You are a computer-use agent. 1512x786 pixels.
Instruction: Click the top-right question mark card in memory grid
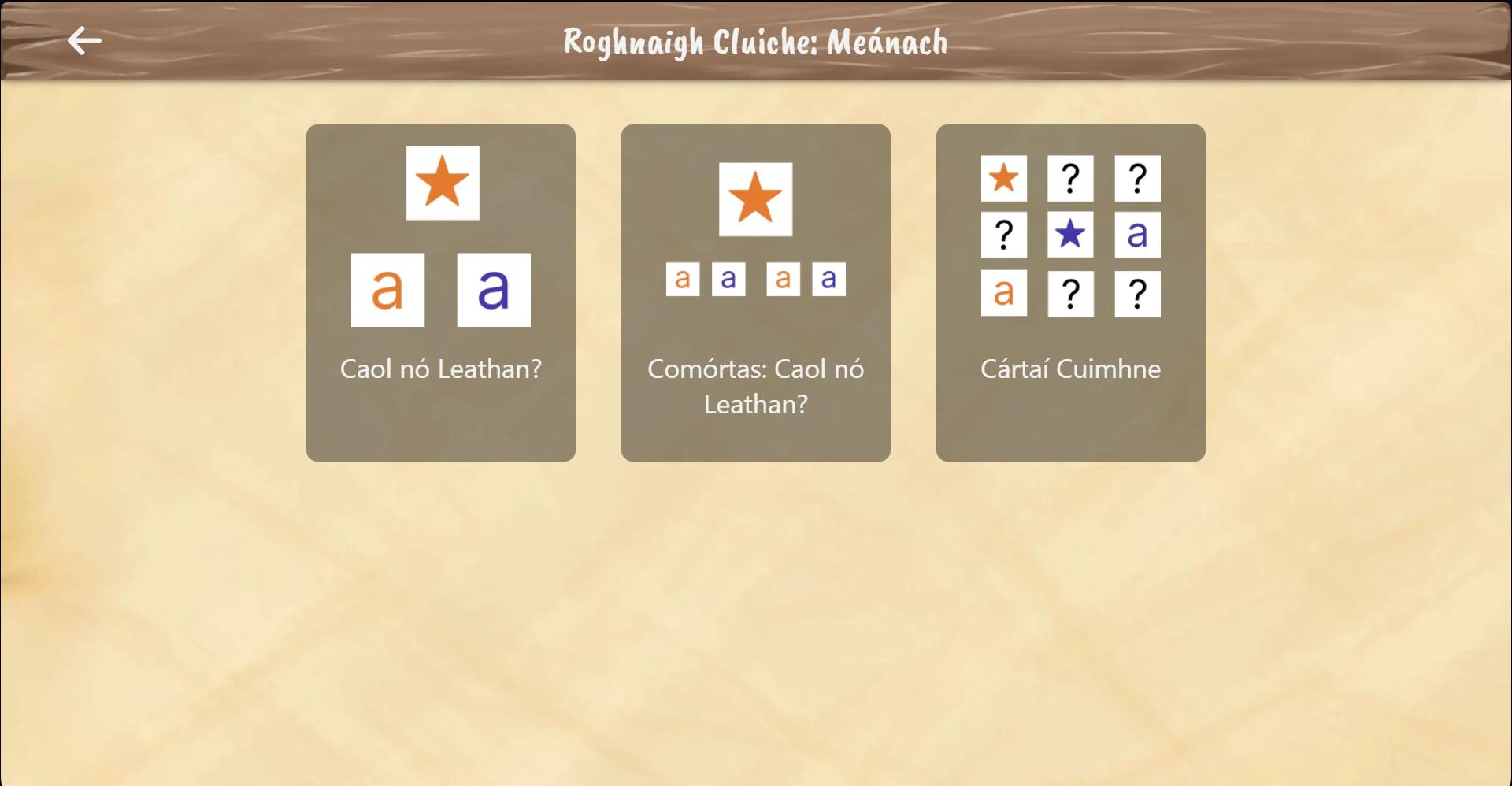point(1137,179)
